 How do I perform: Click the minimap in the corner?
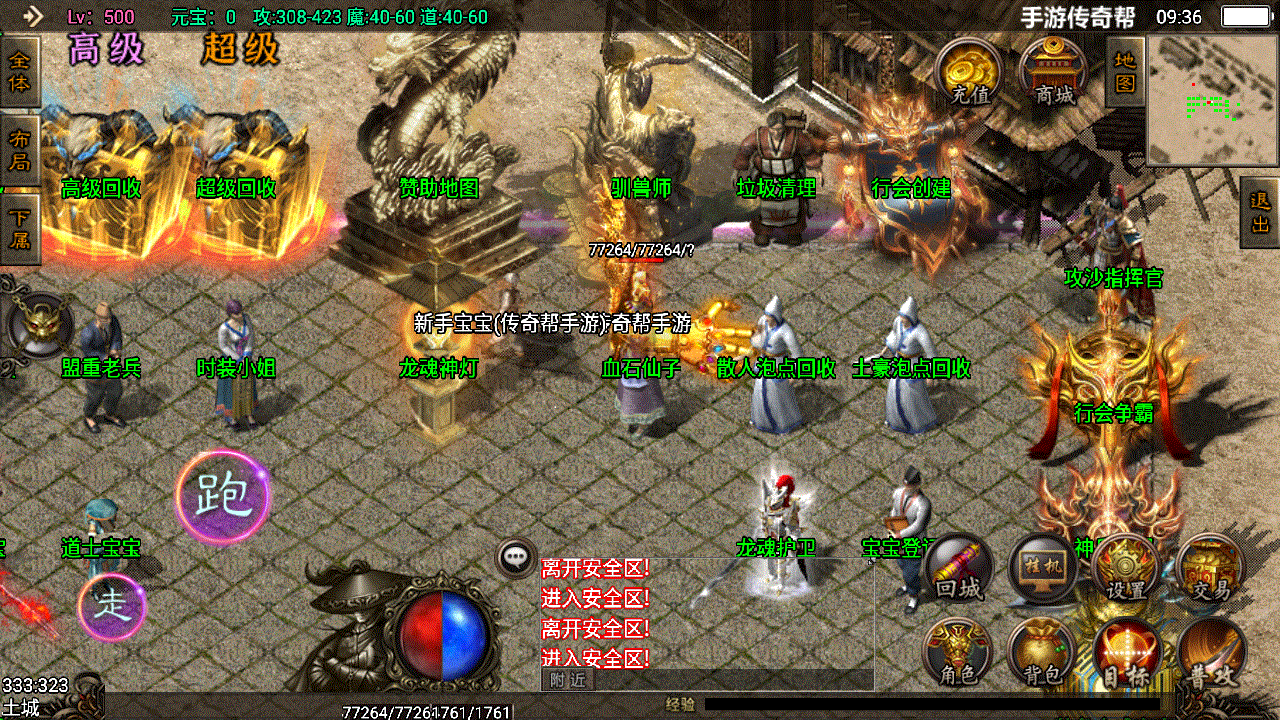click(x=1211, y=99)
